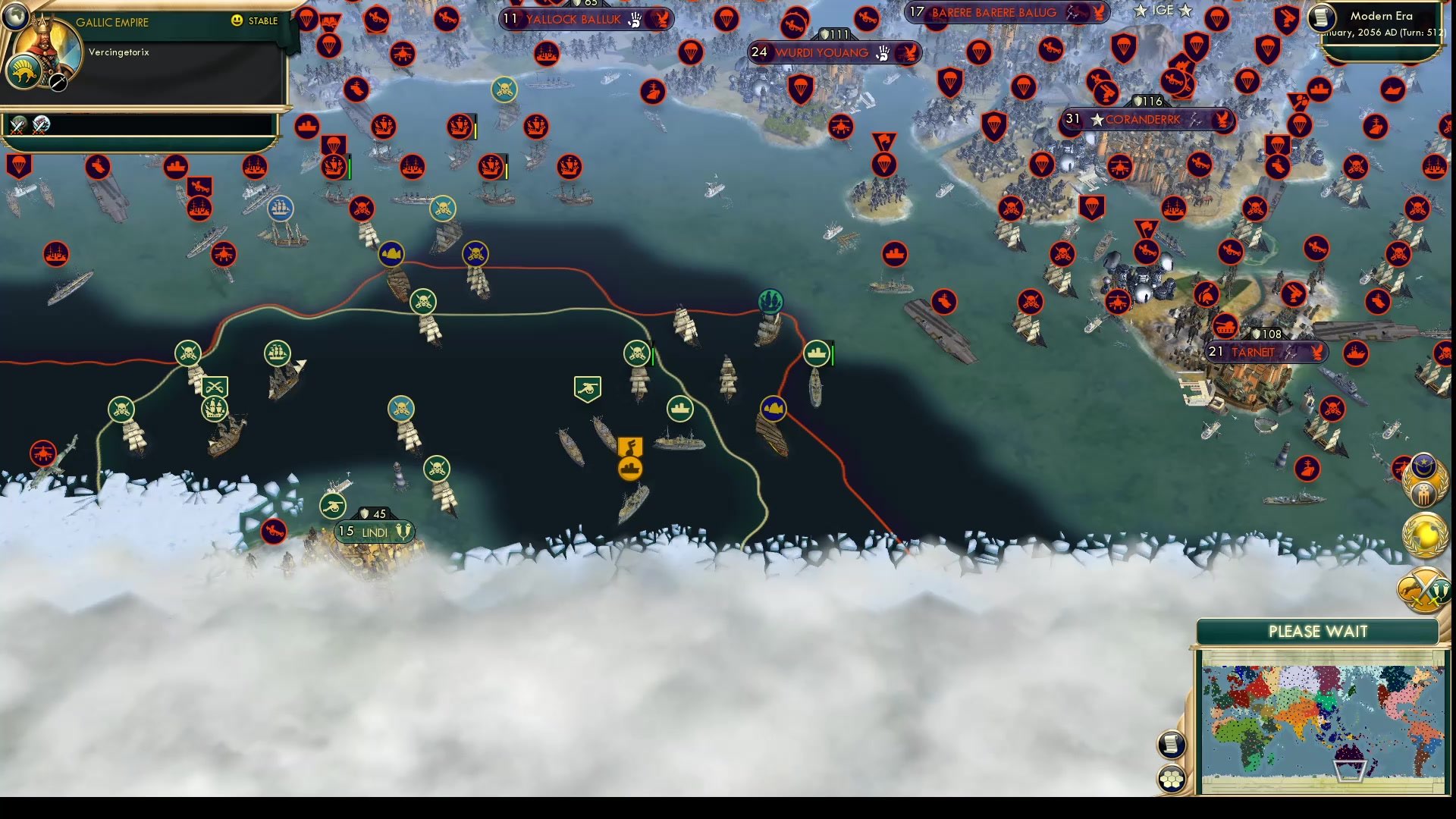Open map options via the scroll icon near minimap
Image resolution: width=1456 pixels, height=819 pixels.
point(1172,745)
